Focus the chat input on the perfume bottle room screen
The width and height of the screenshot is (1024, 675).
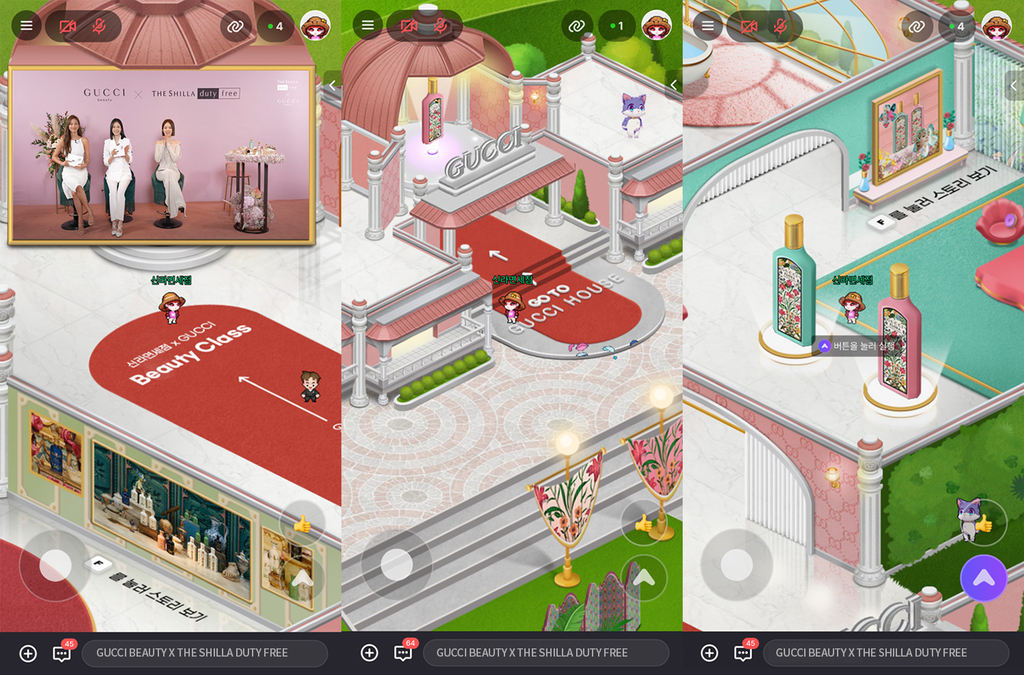(871, 653)
